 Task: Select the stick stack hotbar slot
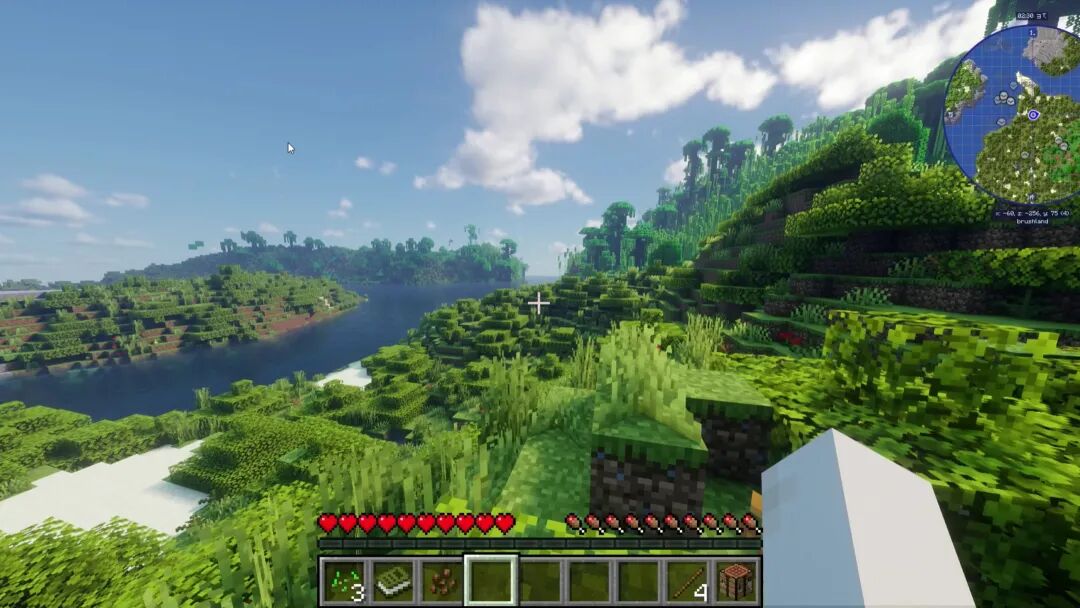[x=688, y=581]
